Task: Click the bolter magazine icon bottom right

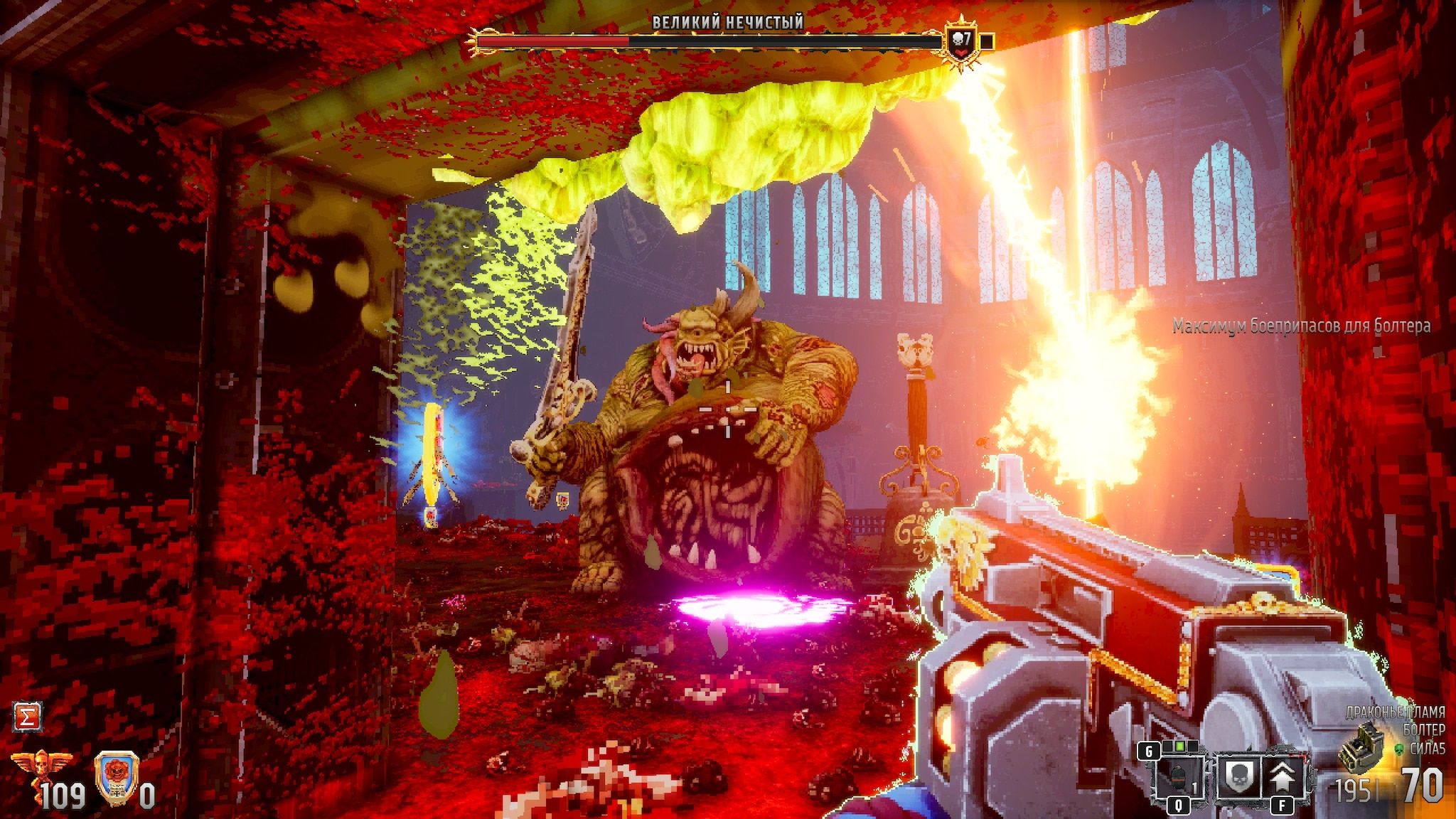Action: (1361, 749)
